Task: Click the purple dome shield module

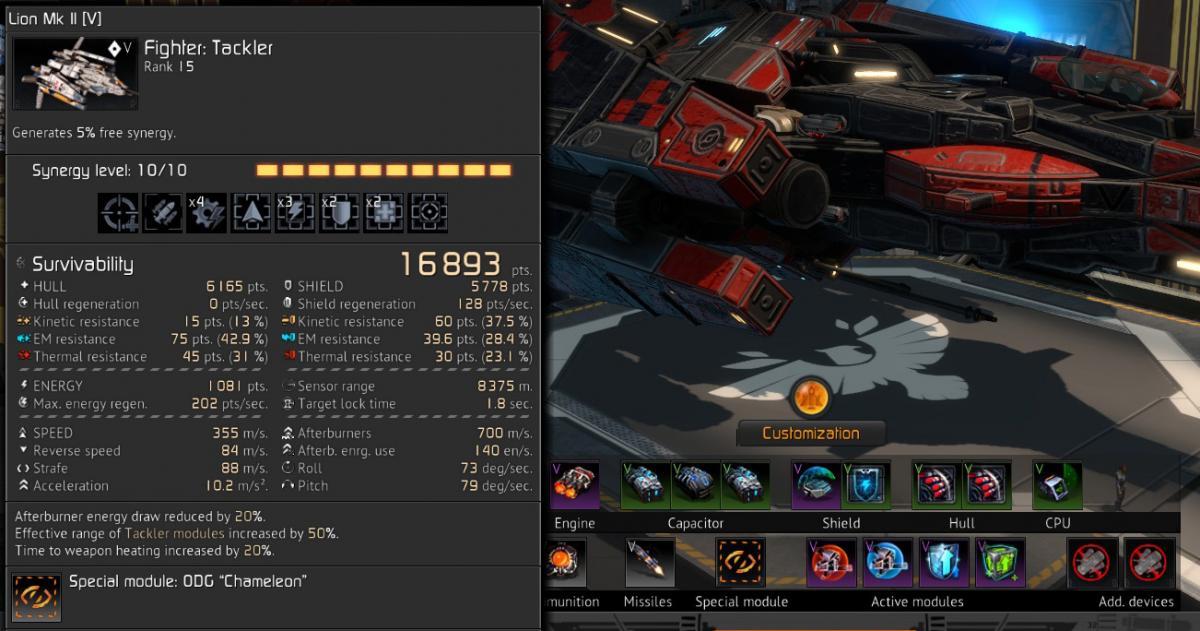Action: click(816, 485)
